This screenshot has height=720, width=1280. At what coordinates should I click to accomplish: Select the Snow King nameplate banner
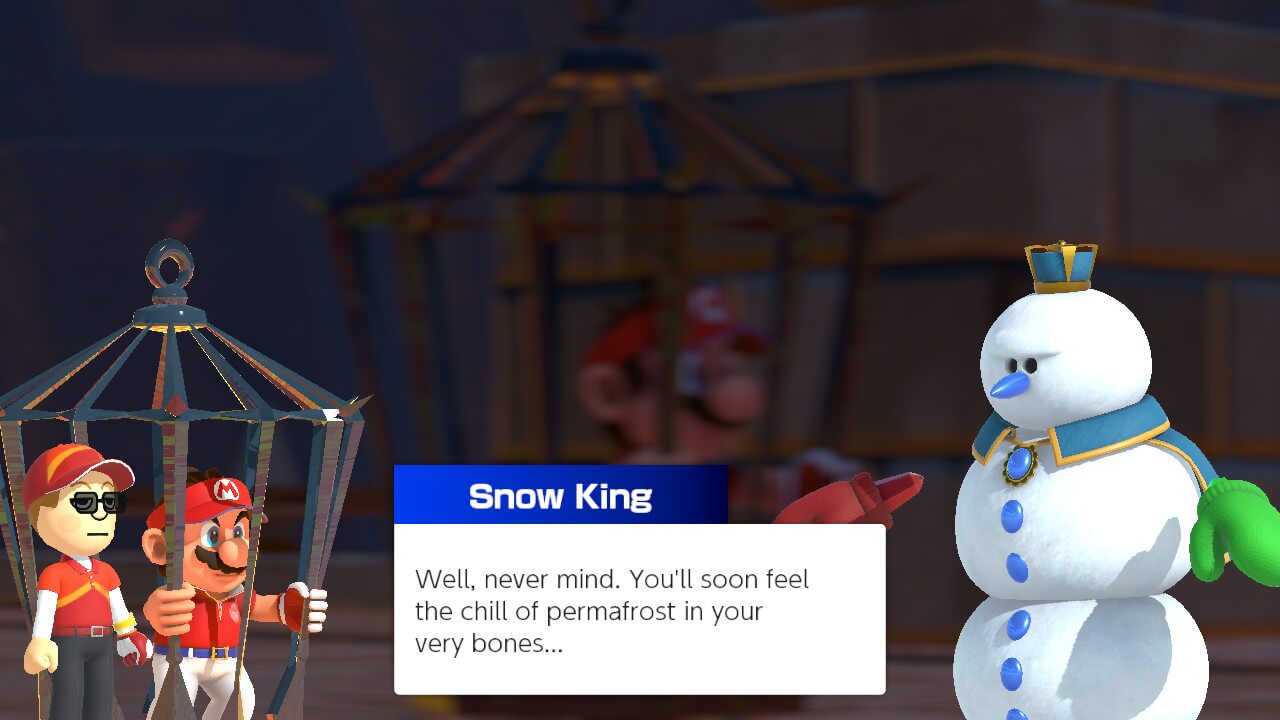click(x=560, y=494)
